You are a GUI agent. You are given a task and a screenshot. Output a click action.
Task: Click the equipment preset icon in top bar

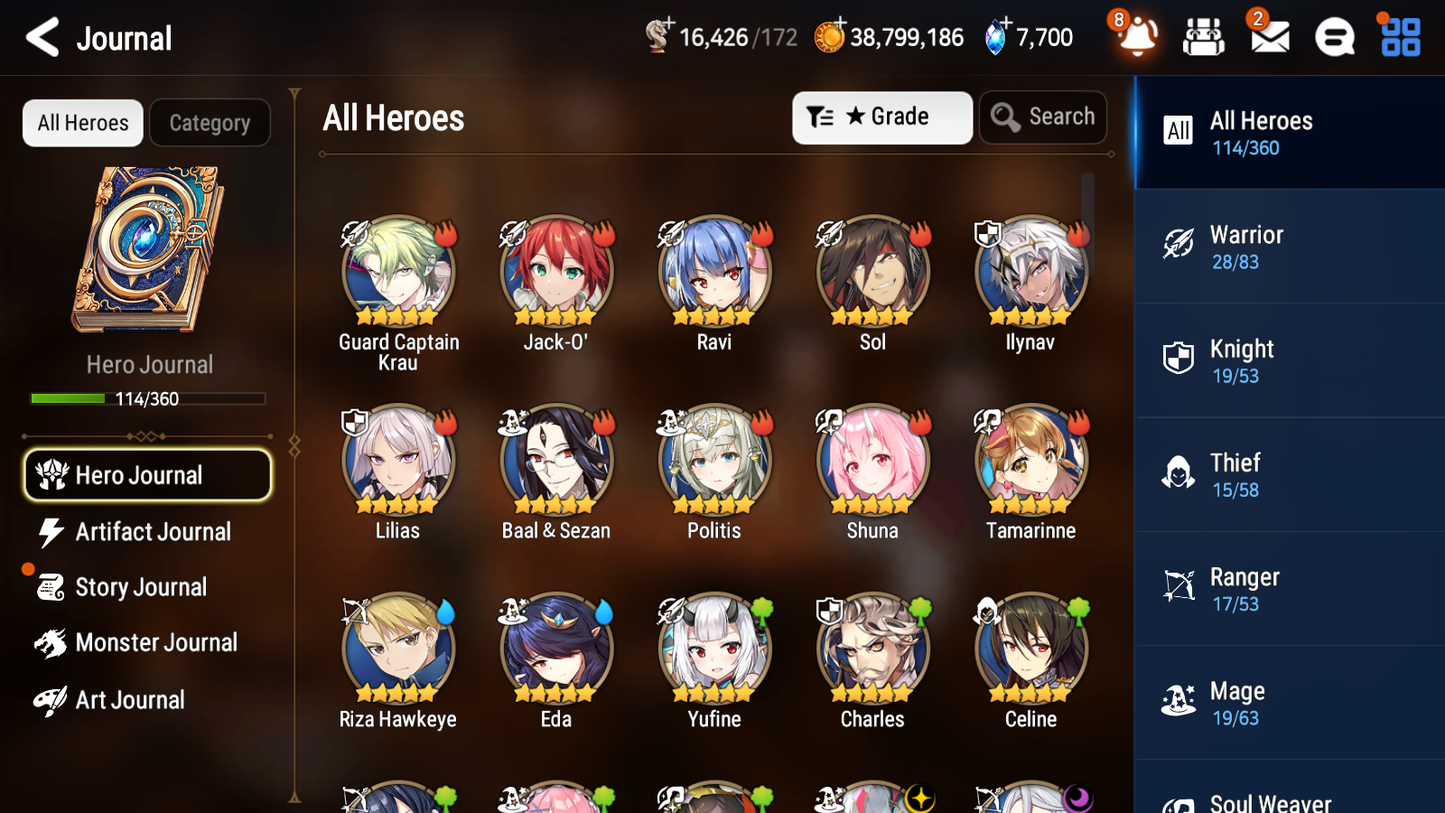coord(1203,36)
